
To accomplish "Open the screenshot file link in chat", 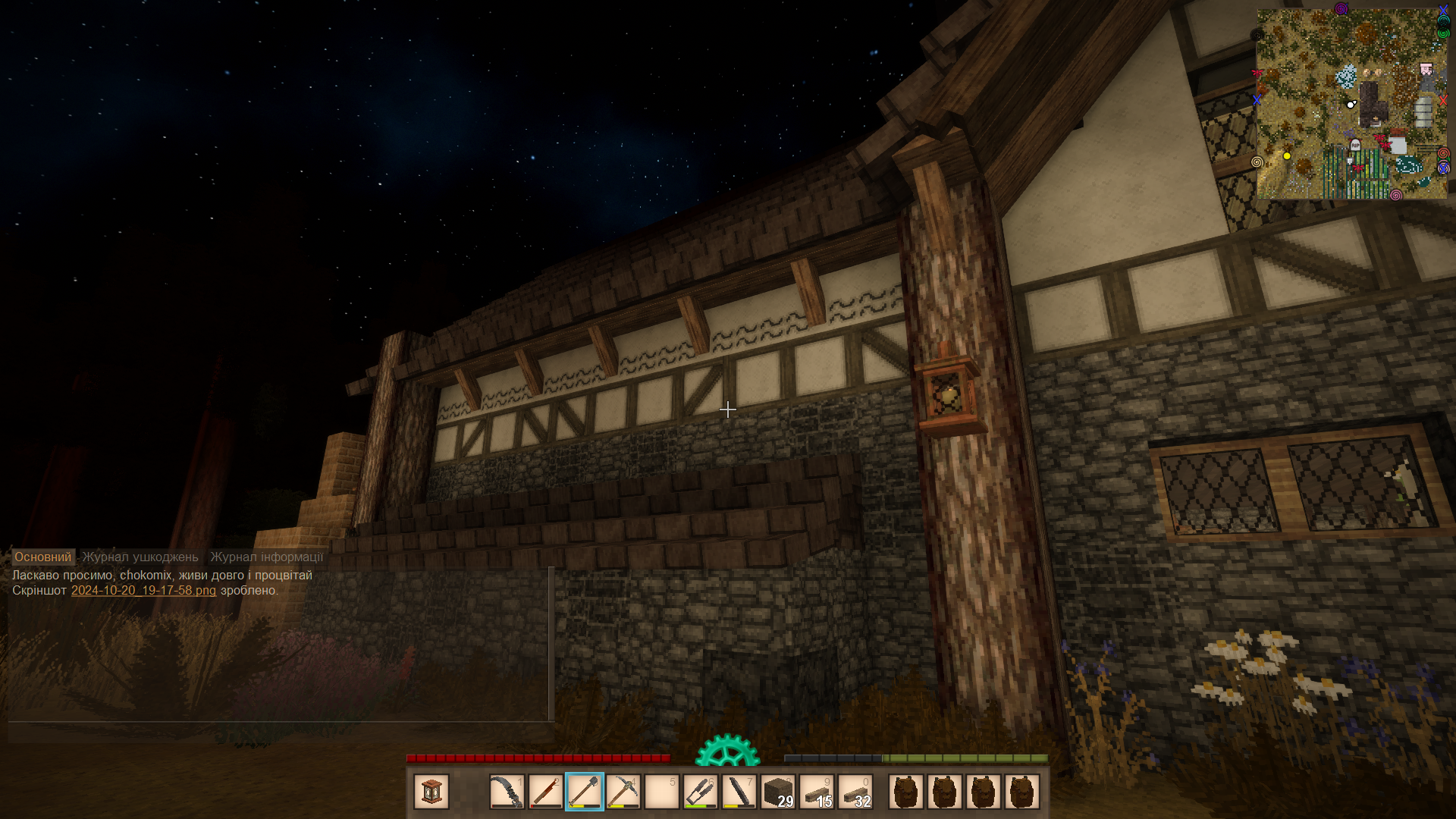I will [x=143, y=590].
